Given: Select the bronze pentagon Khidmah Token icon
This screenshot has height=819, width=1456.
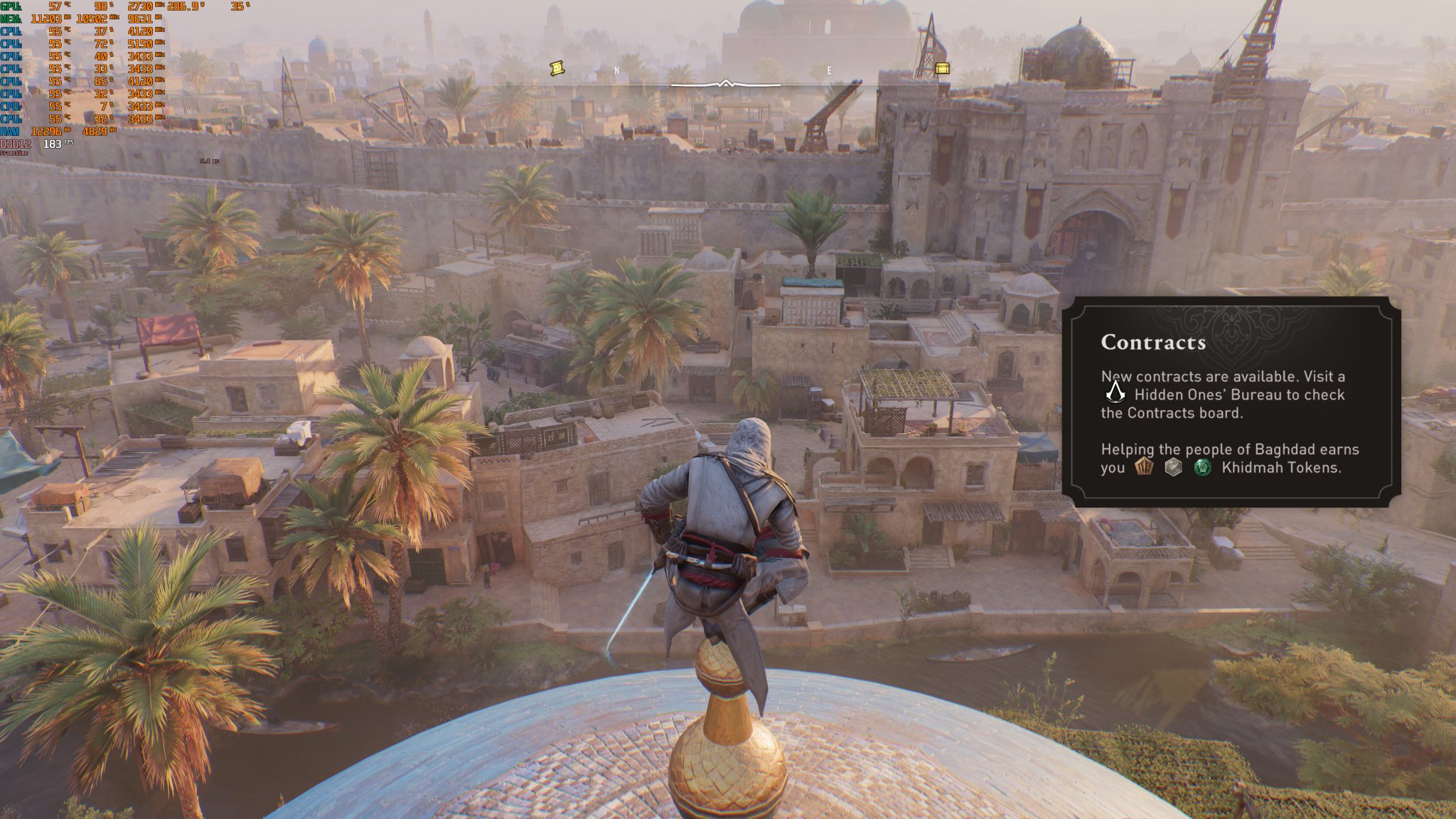Looking at the screenshot, I should coord(1145,468).
